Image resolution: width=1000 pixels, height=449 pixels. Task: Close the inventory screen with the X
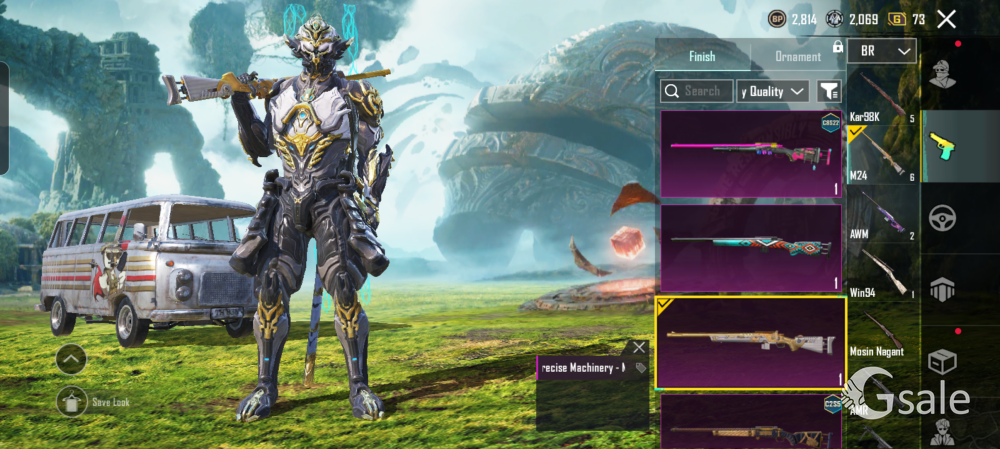coord(946,19)
